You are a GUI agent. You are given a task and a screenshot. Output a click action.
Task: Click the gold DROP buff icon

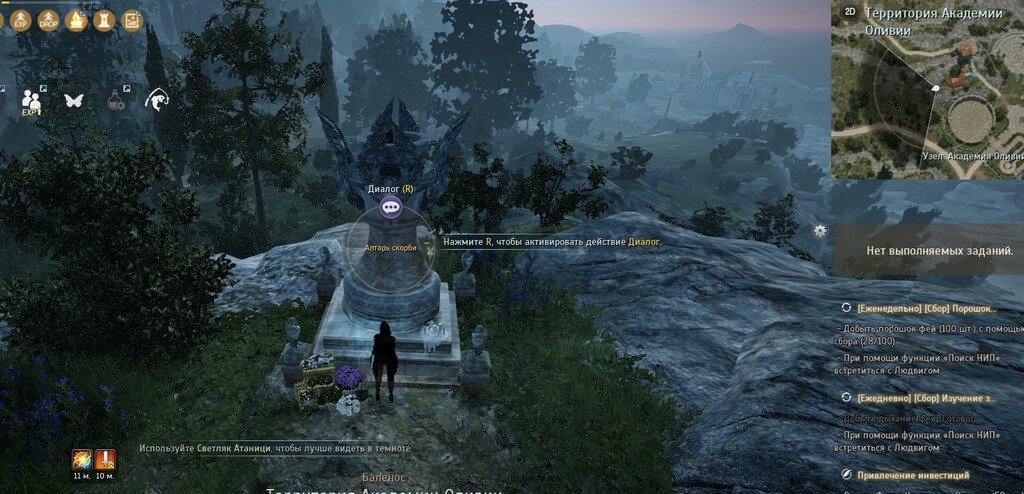pyautogui.click(x=48, y=19)
